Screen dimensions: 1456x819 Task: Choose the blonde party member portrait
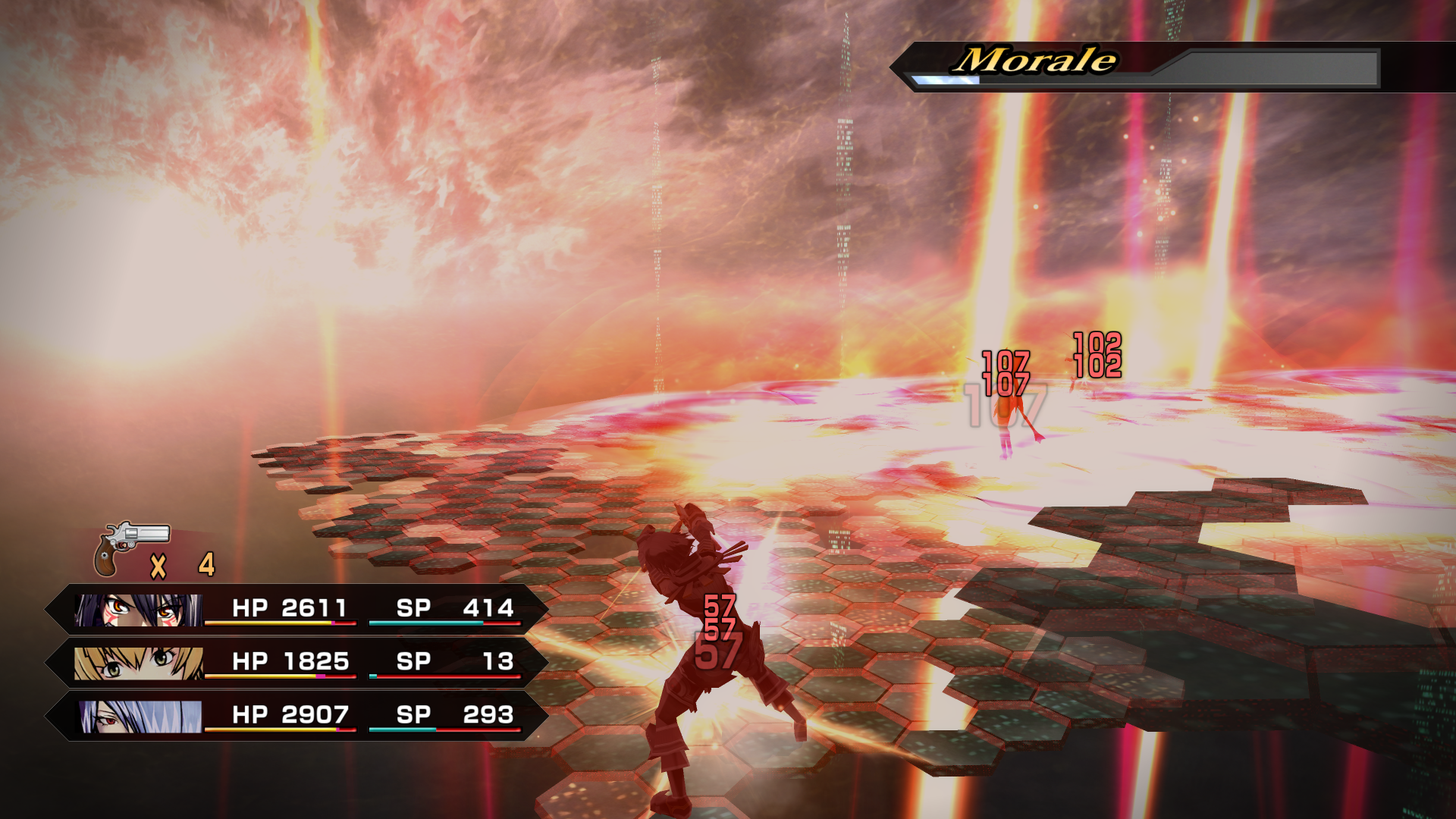pos(138,663)
